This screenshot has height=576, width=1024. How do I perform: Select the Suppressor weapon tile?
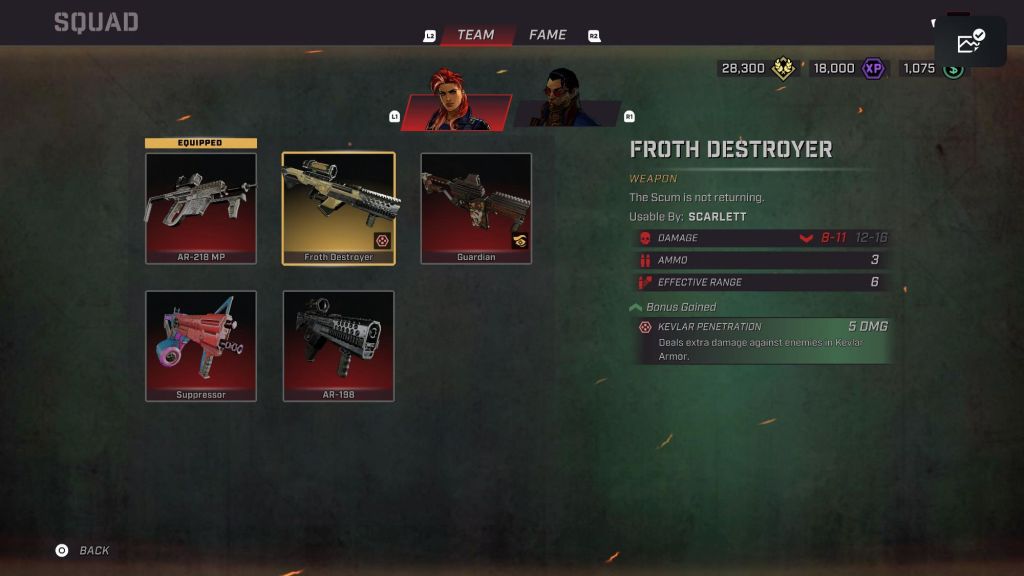tap(201, 346)
